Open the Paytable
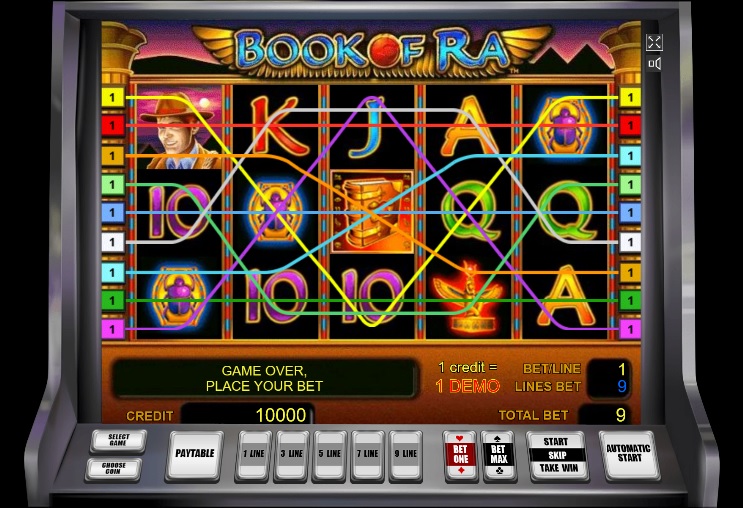 click(x=195, y=454)
